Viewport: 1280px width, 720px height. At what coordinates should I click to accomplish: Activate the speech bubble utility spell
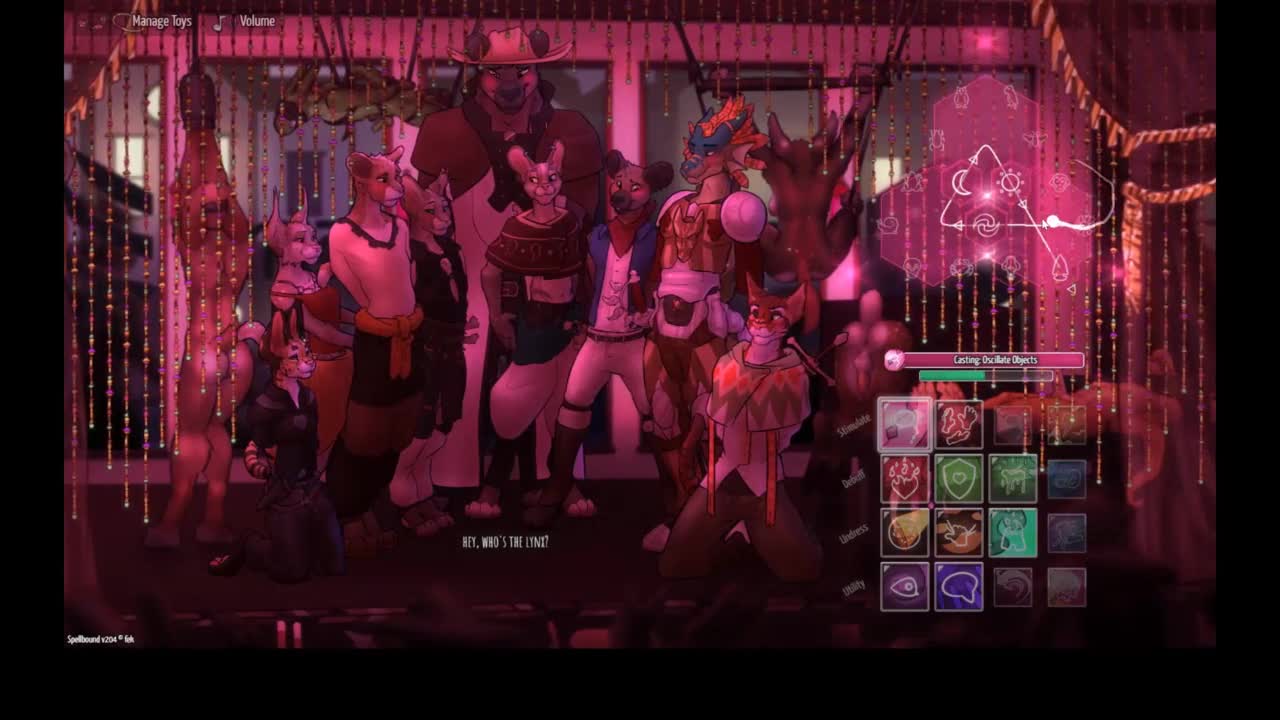point(959,587)
